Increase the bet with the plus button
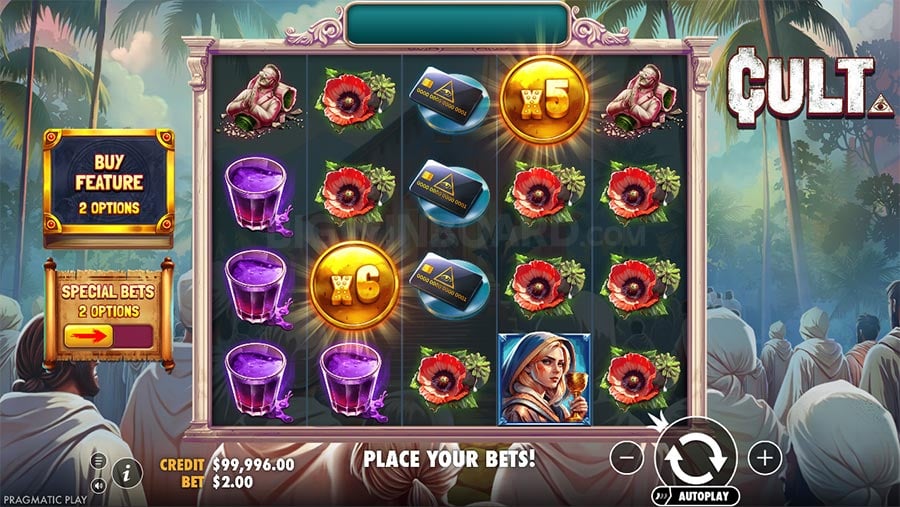The width and height of the screenshot is (900, 507). 765,459
